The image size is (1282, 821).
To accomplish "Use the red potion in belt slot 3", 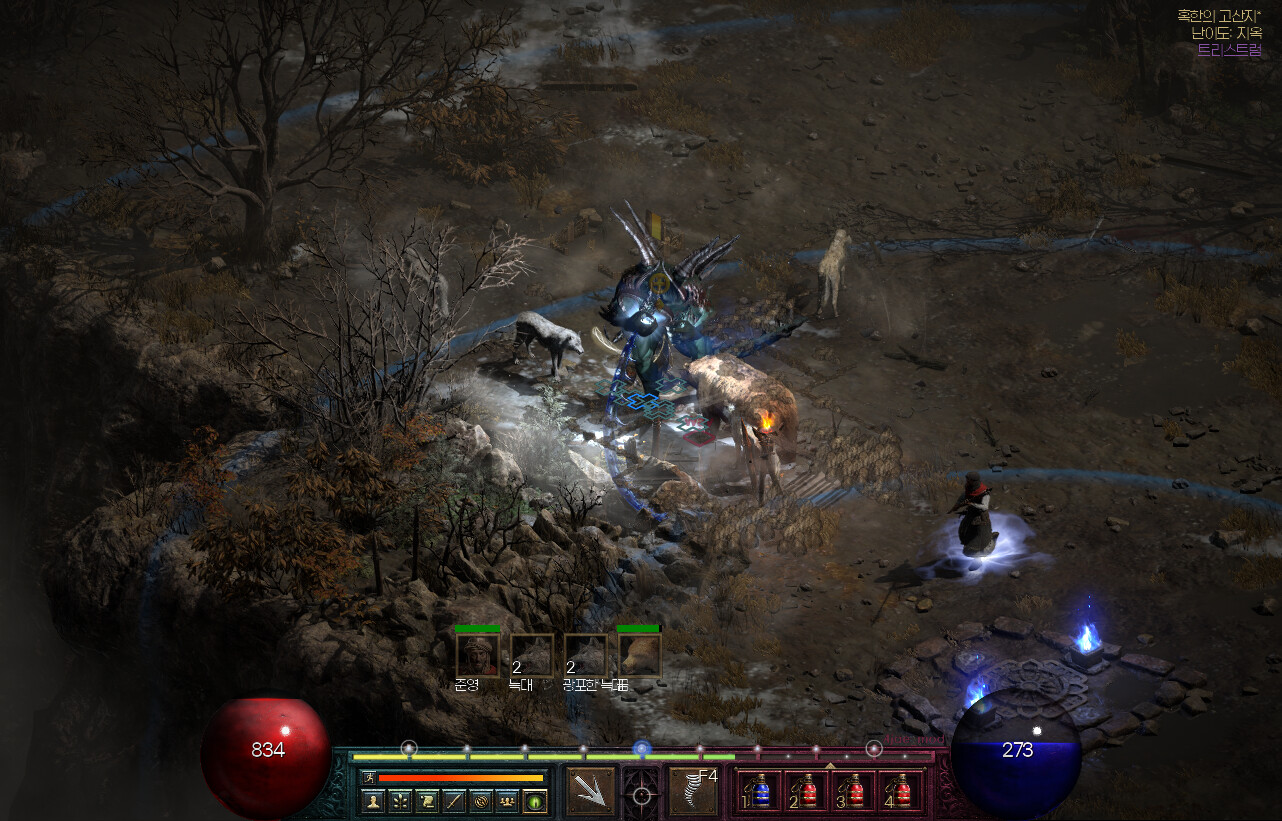I will tap(855, 791).
